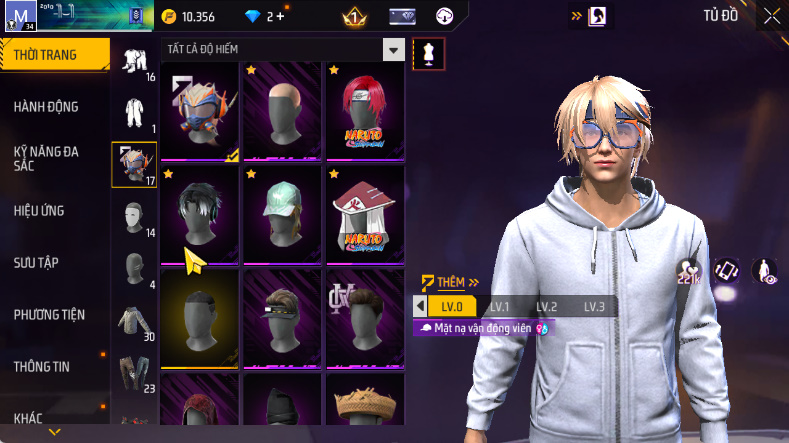Toggle the mannequin preview icon

click(x=429, y=54)
